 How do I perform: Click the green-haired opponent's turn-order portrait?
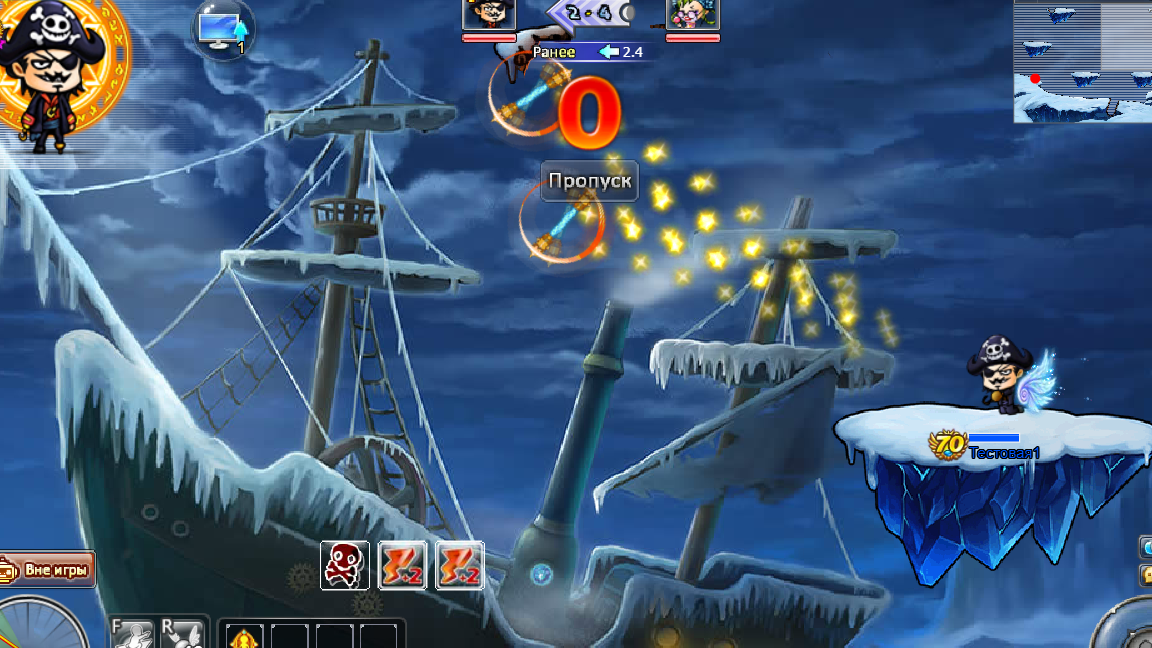[x=693, y=15]
